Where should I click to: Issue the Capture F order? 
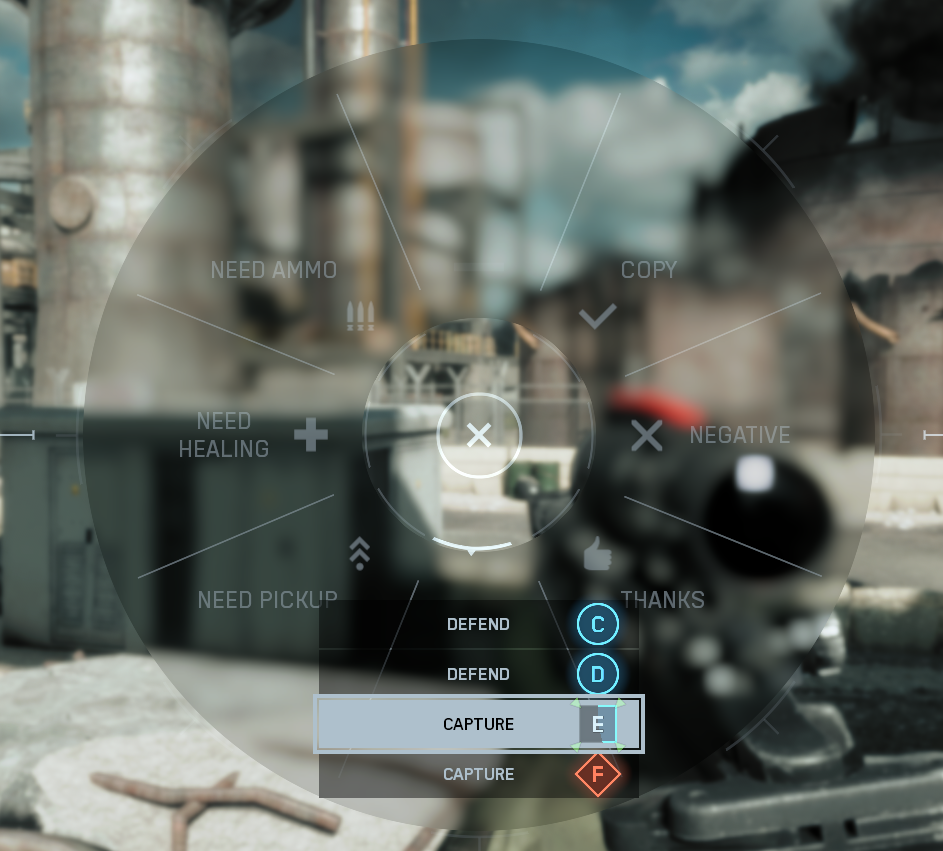[x=478, y=774]
